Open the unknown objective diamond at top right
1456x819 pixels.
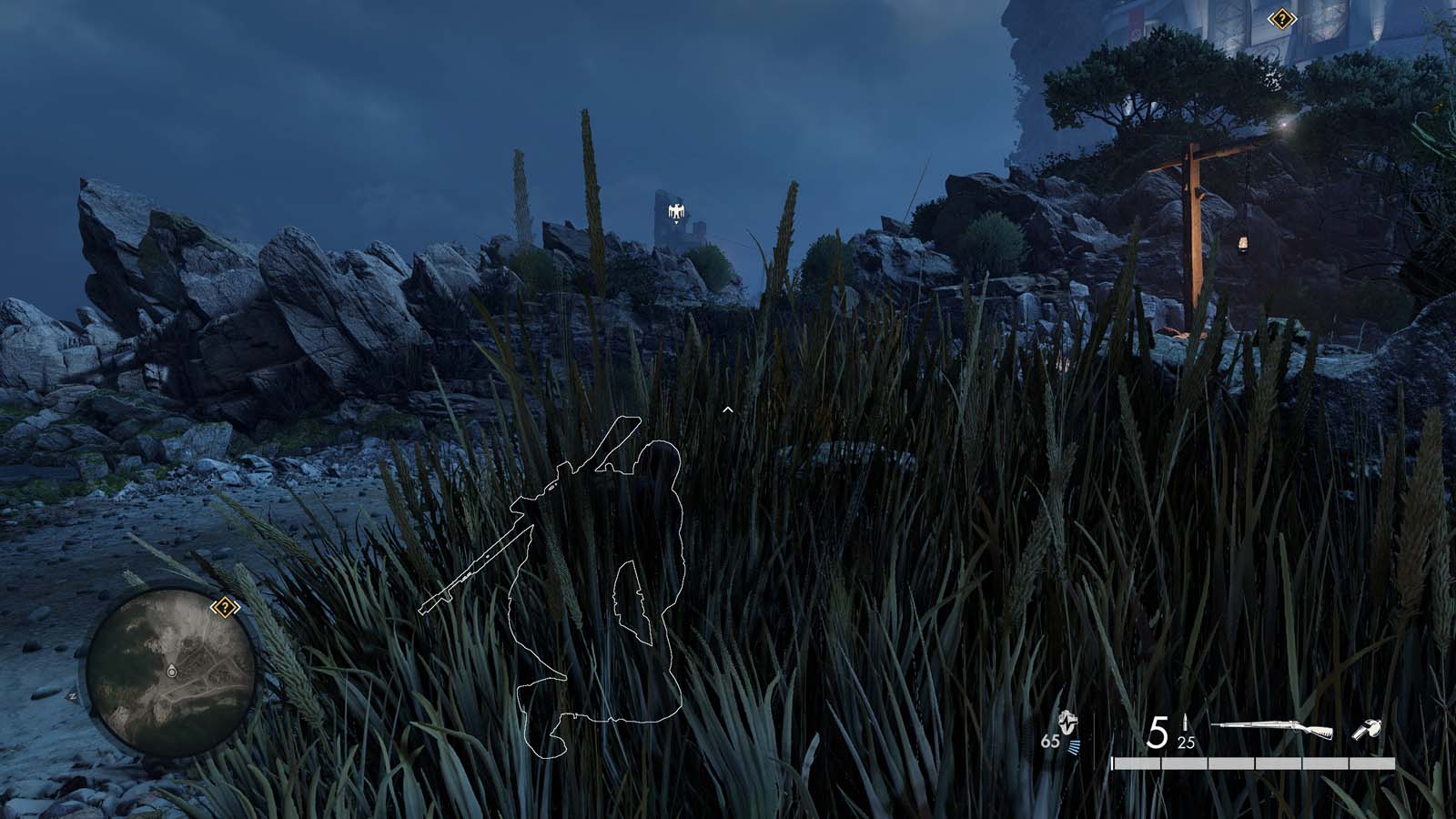[1282, 16]
